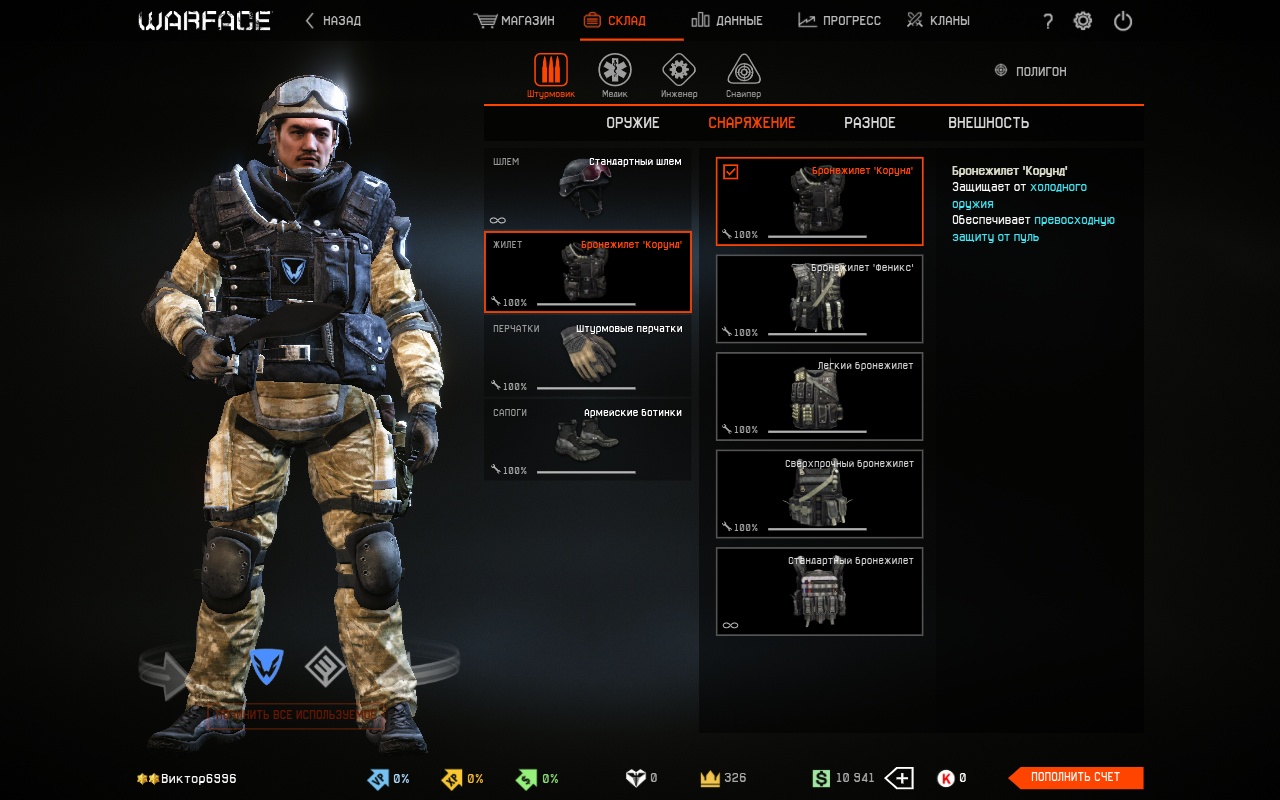Click the power exit icon
This screenshot has height=800, width=1280.
(x=1123, y=21)
